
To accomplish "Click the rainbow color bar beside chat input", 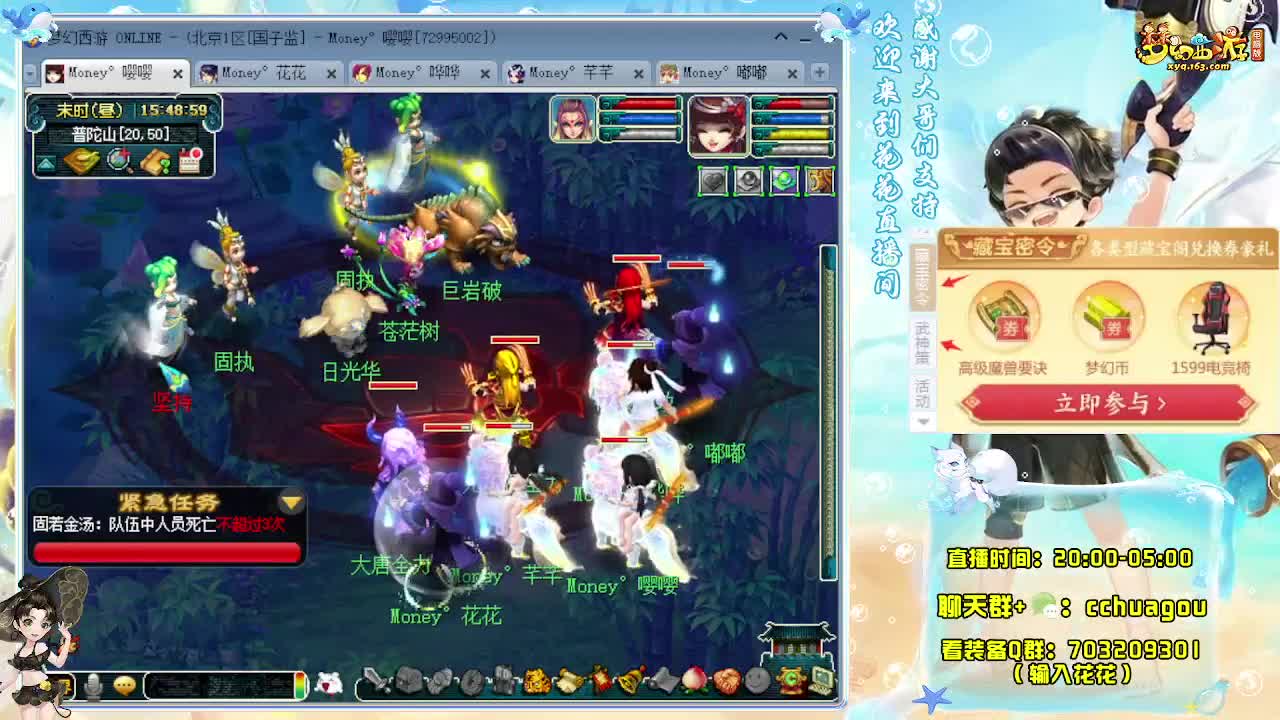I will [x=300, y=685].
